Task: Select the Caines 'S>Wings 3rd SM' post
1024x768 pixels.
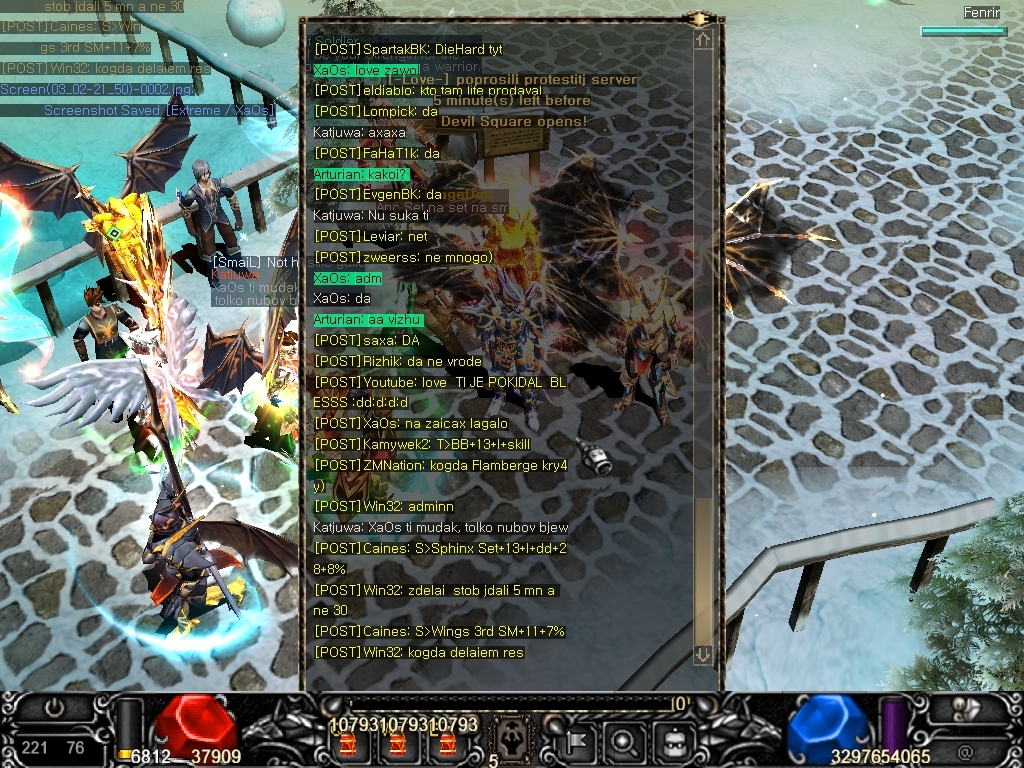Action: point(440,631)
